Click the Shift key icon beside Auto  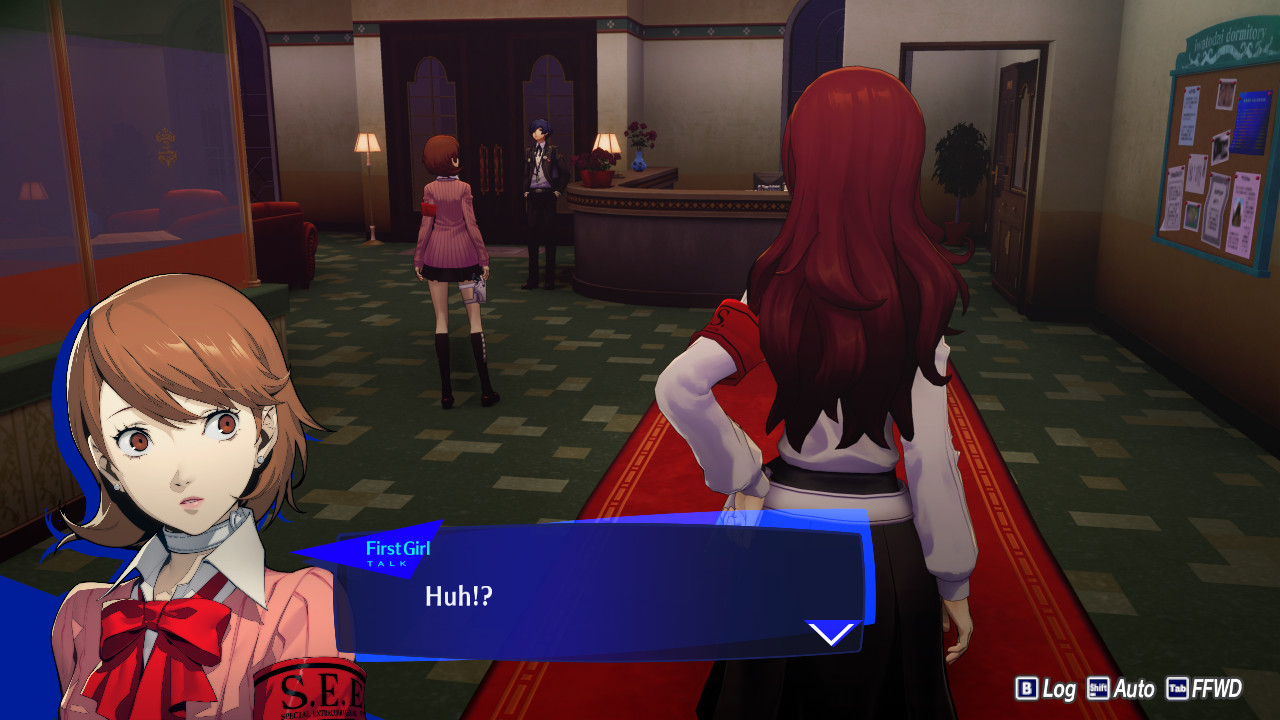[x=1097, y=688]
